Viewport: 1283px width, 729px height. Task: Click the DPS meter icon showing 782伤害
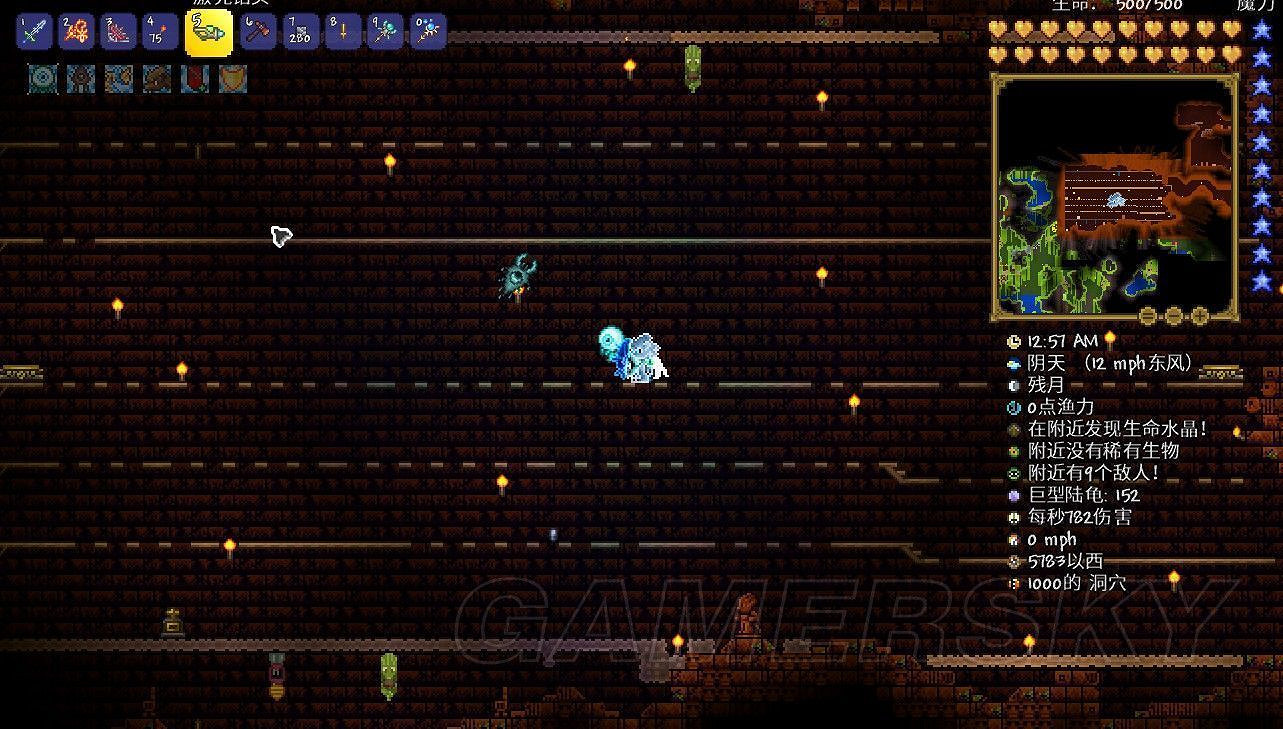point(1013,518)
